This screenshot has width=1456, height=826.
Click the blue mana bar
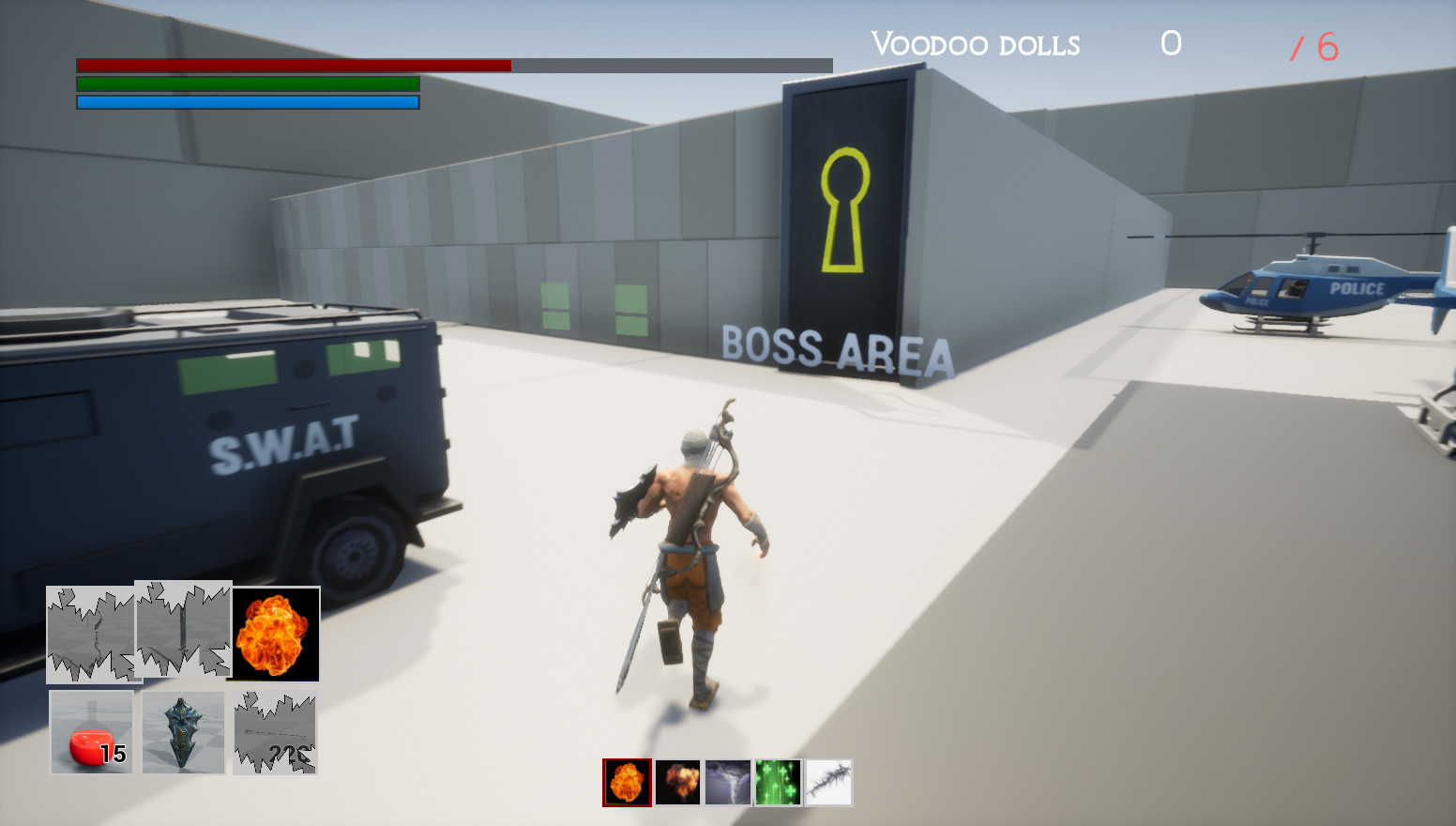tap(244, 101)
